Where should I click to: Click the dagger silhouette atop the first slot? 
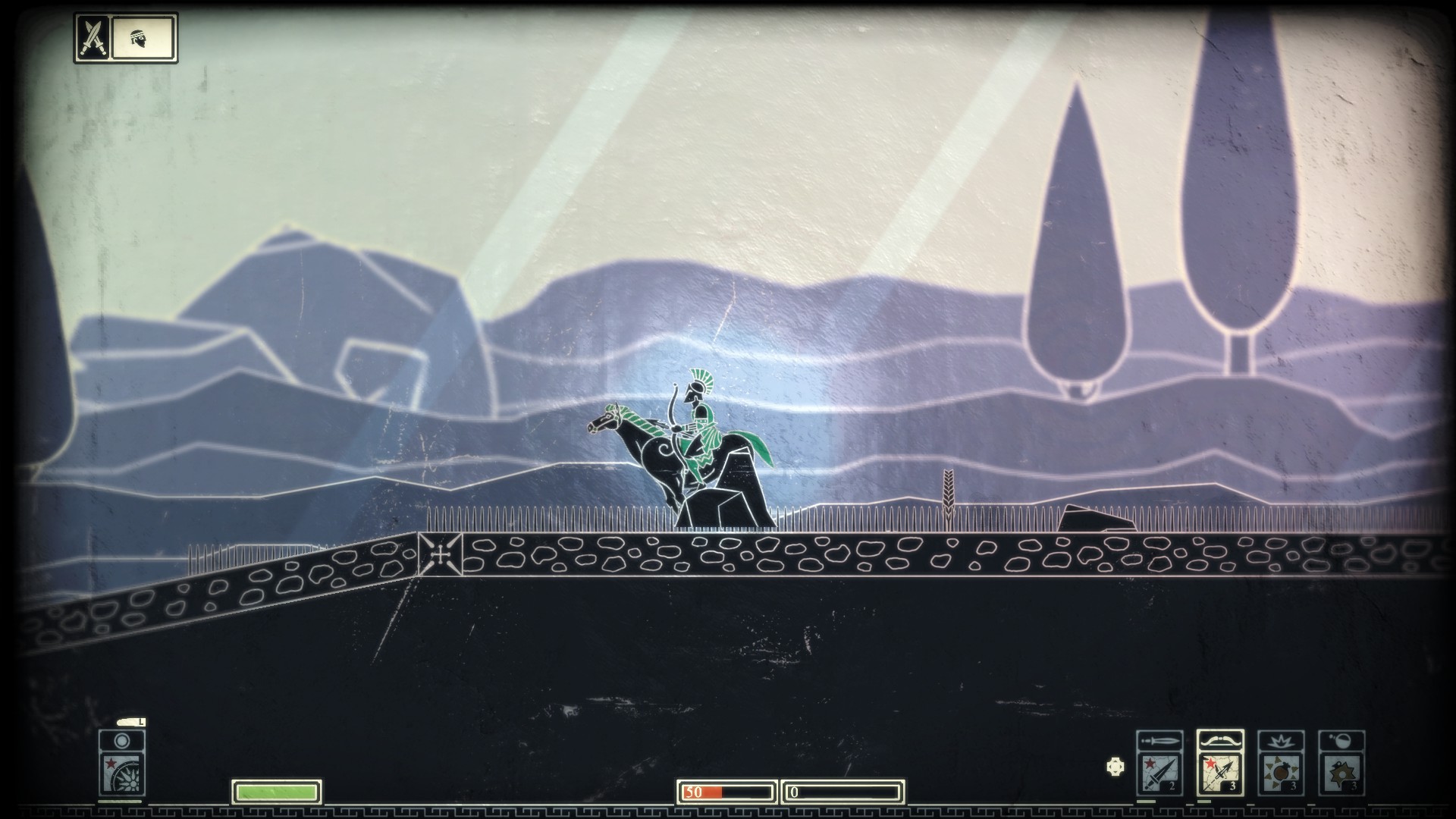[x=1159, y=740]
